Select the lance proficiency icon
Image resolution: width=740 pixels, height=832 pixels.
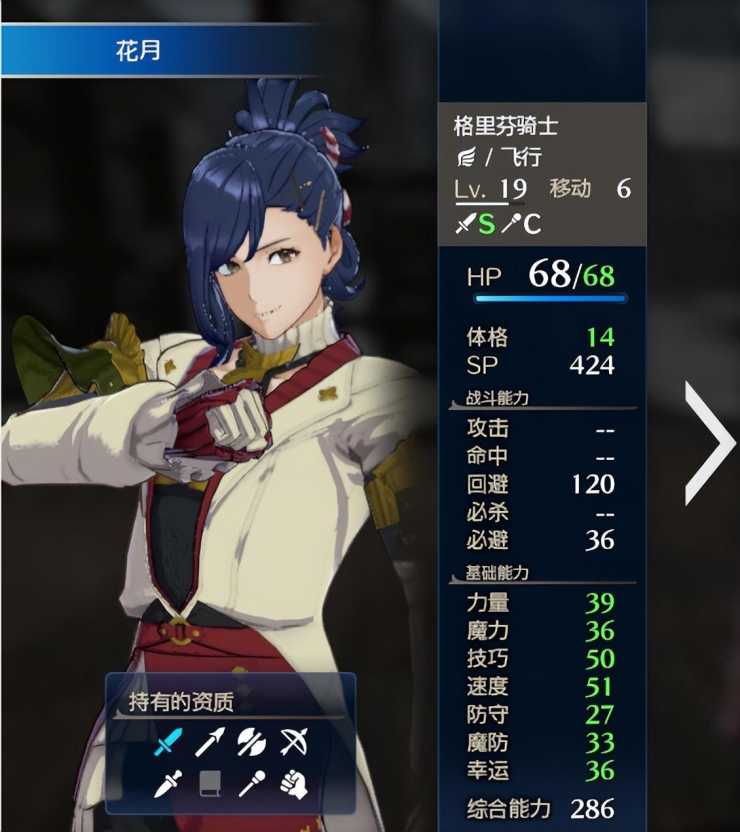(210, 741)
